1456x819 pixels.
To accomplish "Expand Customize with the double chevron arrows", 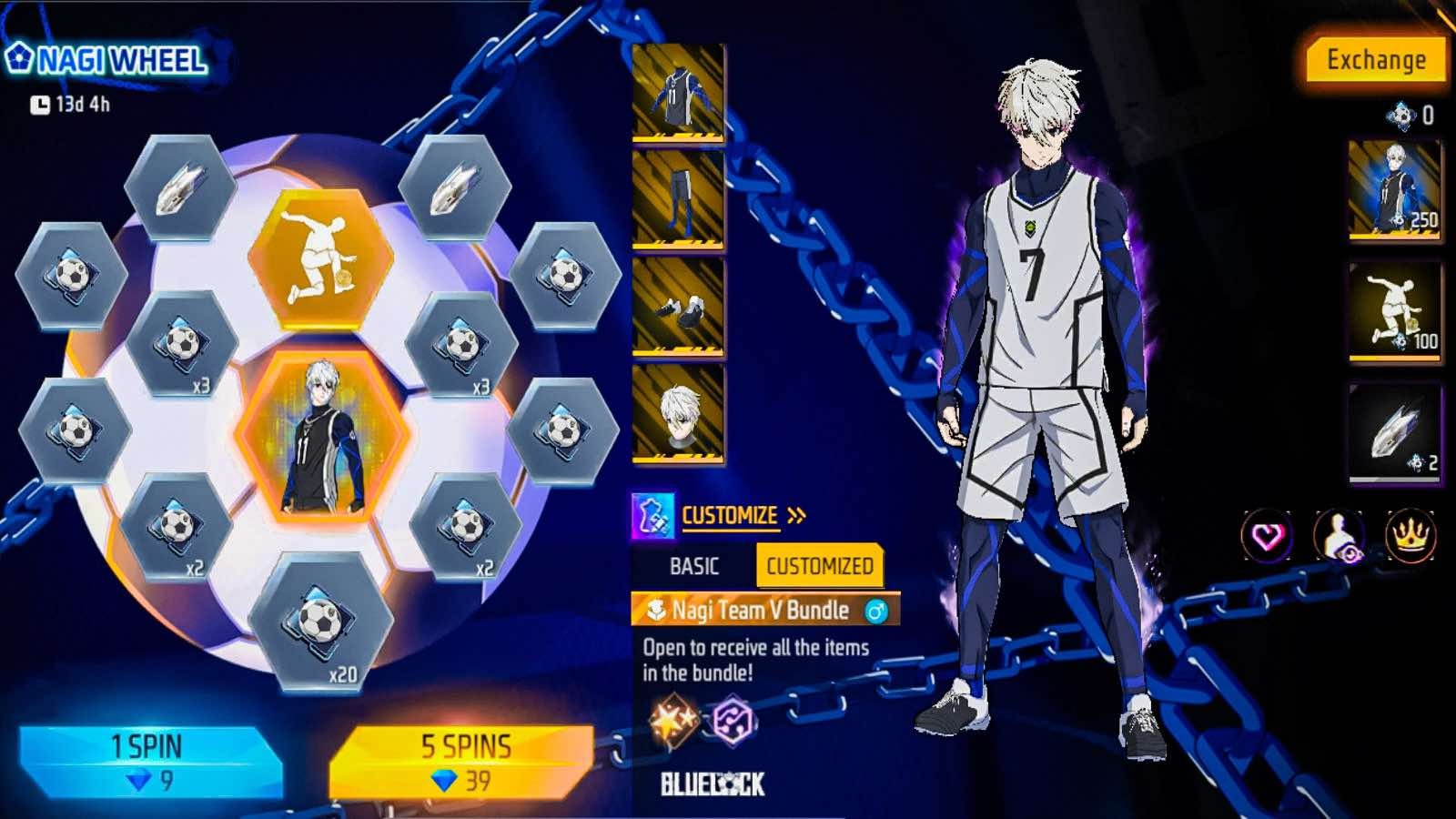I will click(795, 513).
